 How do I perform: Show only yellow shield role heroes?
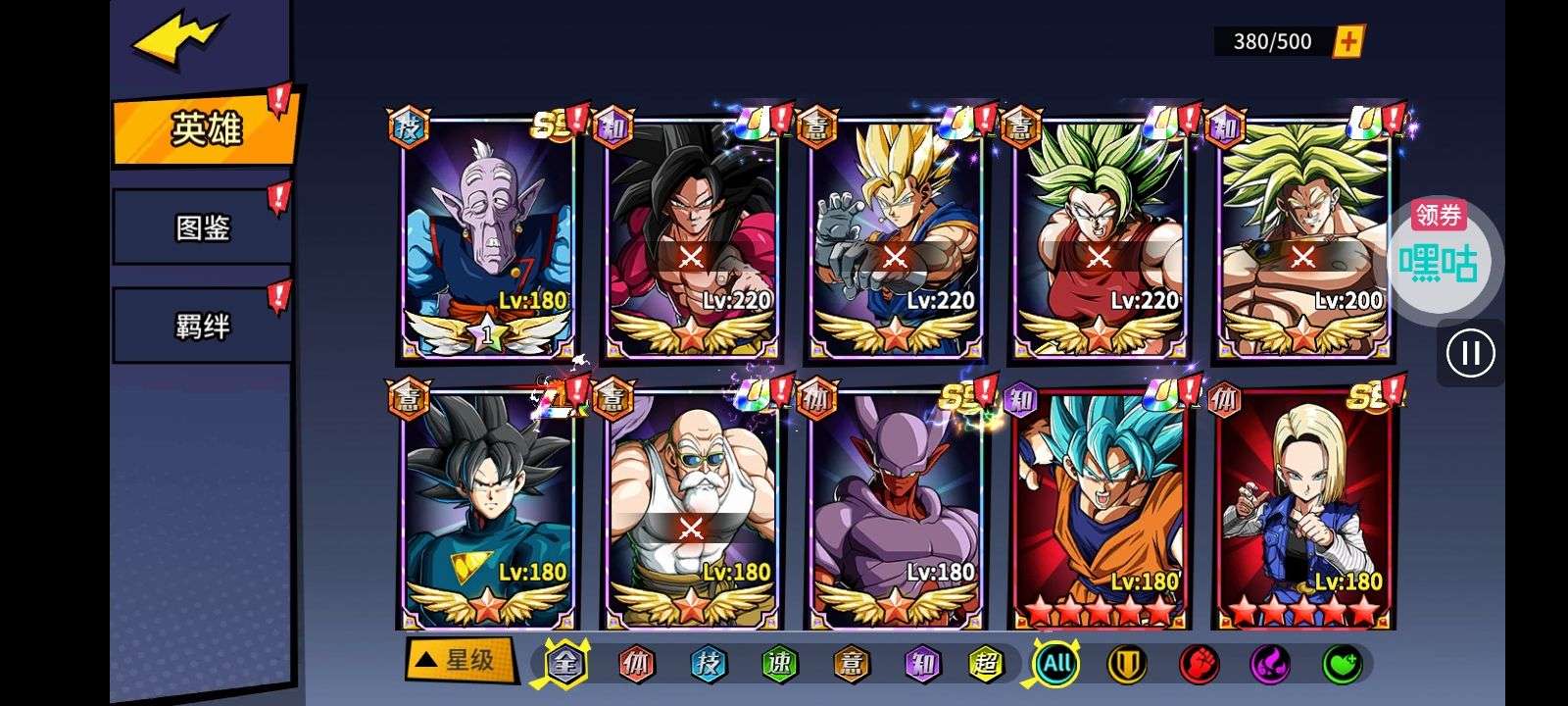pos(1127,665)
